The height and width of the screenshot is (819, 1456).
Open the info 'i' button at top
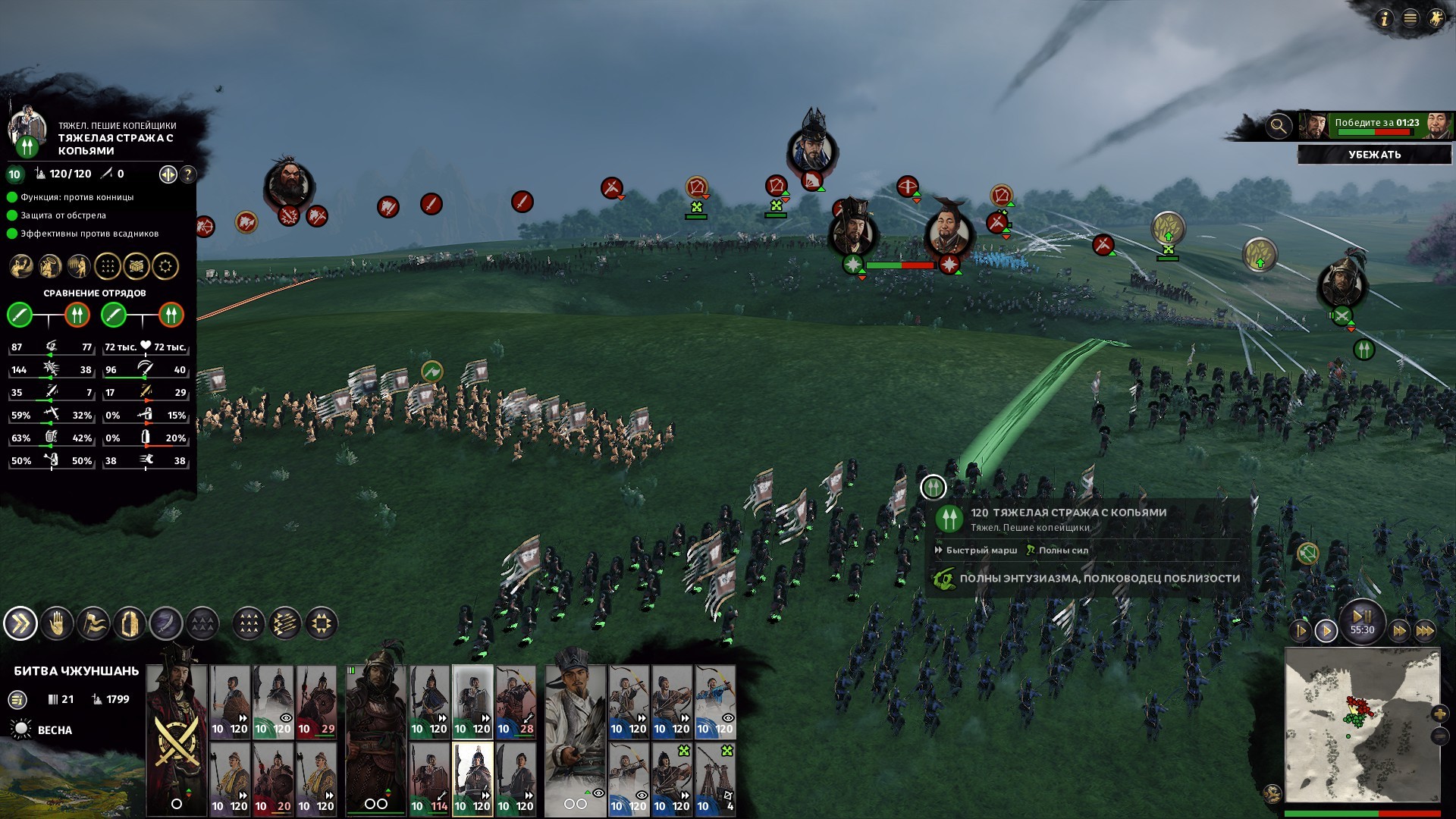(x=1385, y=18)
